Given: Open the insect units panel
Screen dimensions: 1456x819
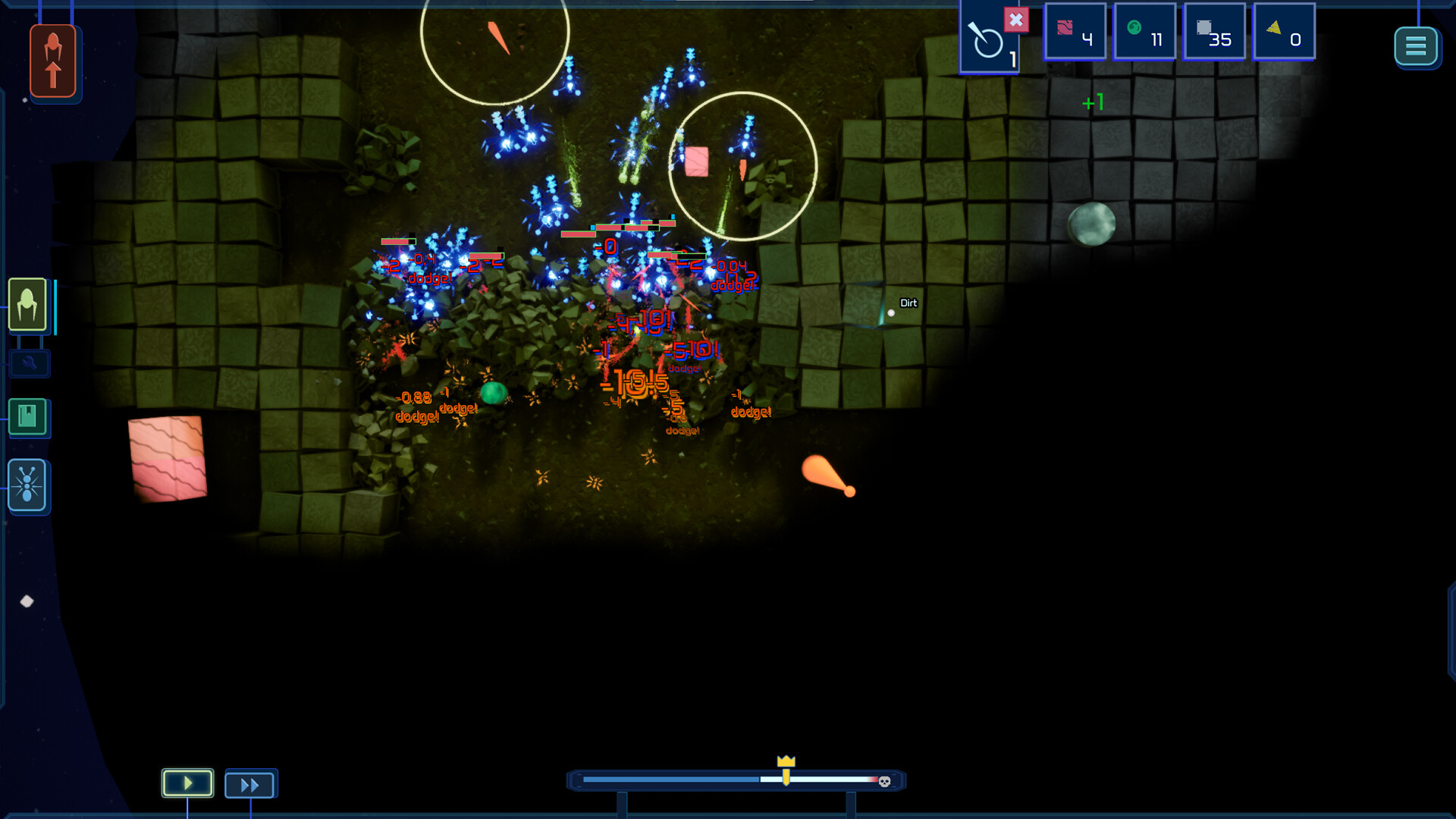Looking at the screenshot, I should click(x=27, y=486).
